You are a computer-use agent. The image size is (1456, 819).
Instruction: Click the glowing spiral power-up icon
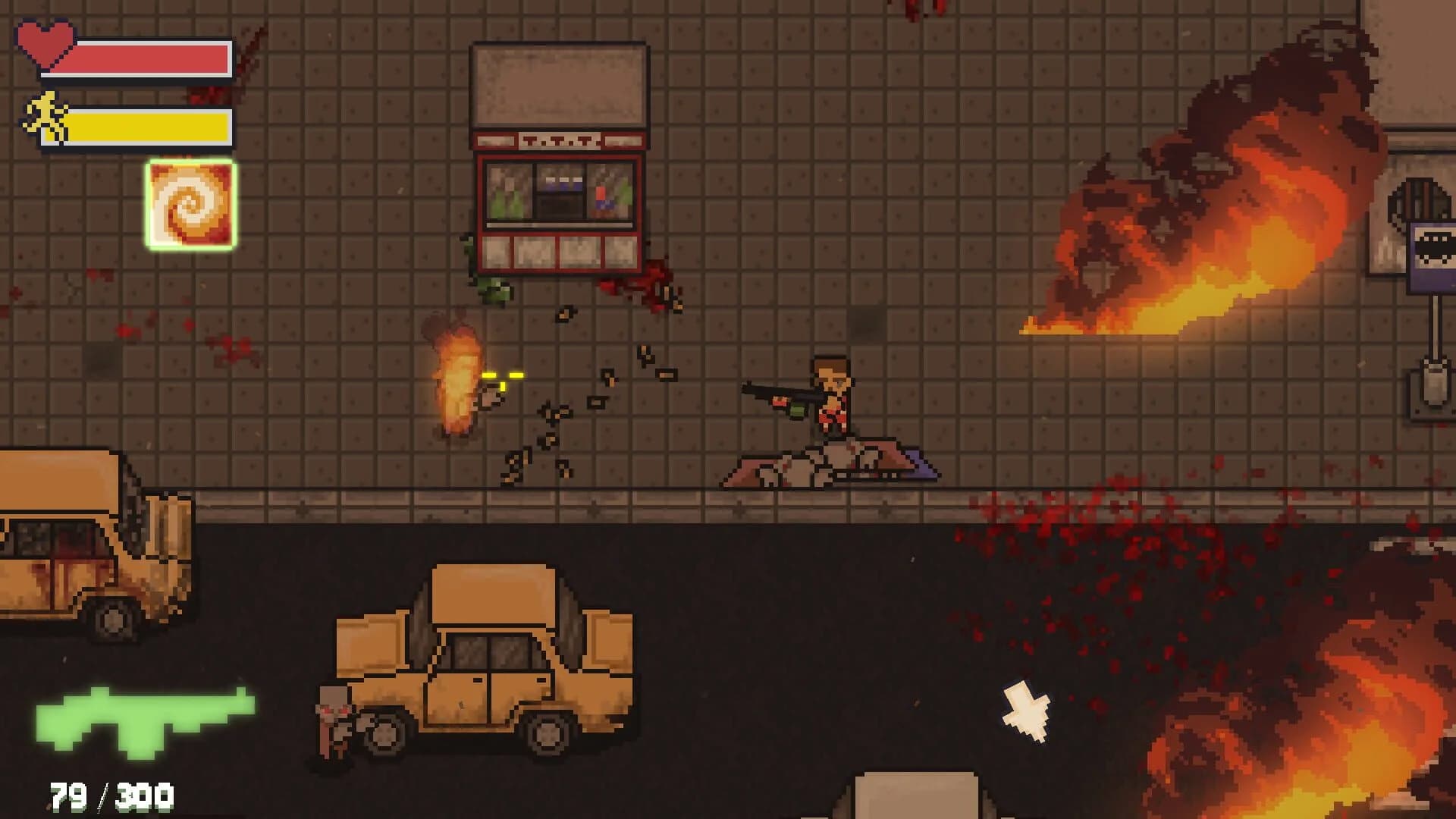190,205
